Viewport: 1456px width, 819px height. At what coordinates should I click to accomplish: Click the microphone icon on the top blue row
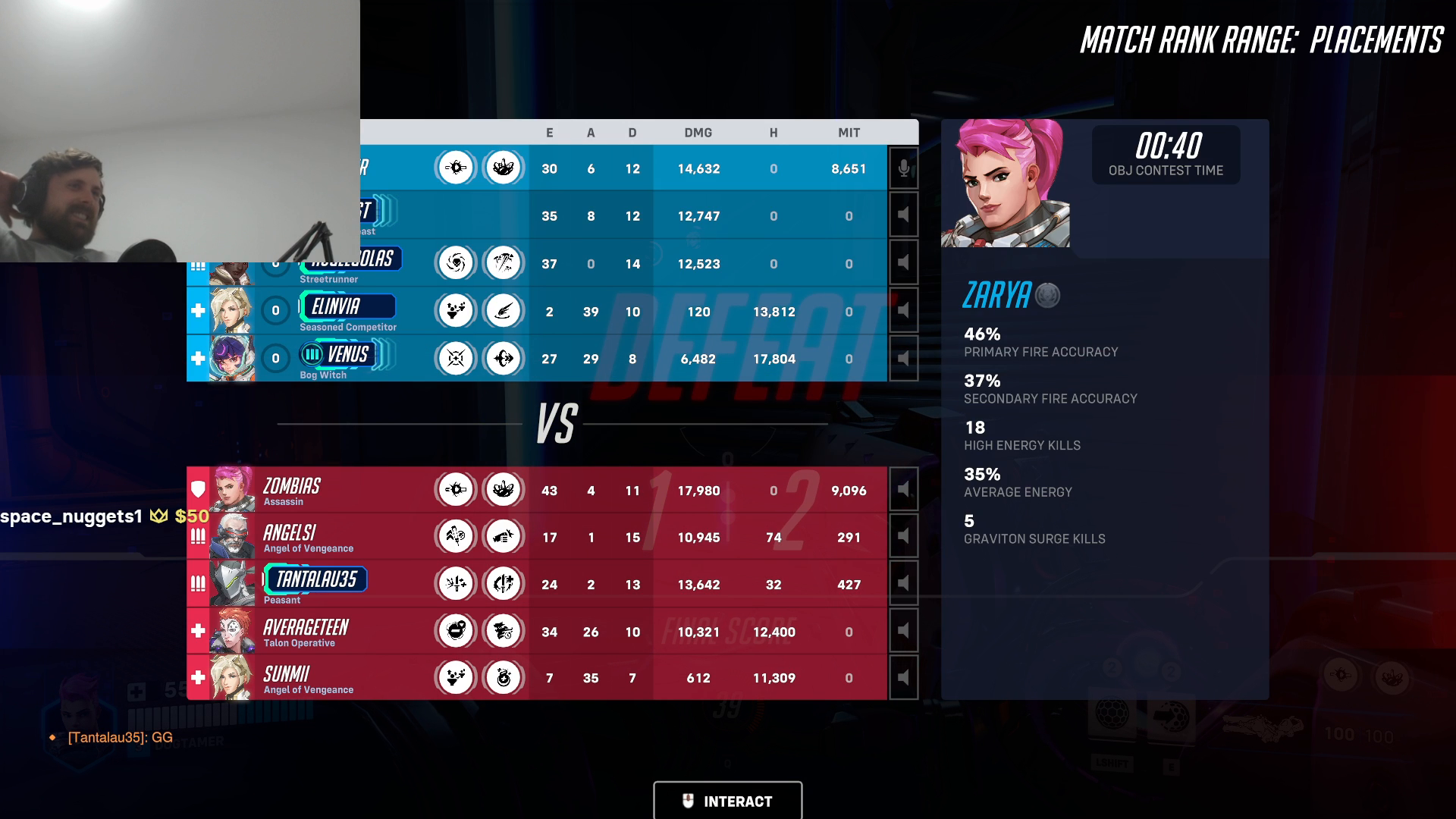click(902, 168)
